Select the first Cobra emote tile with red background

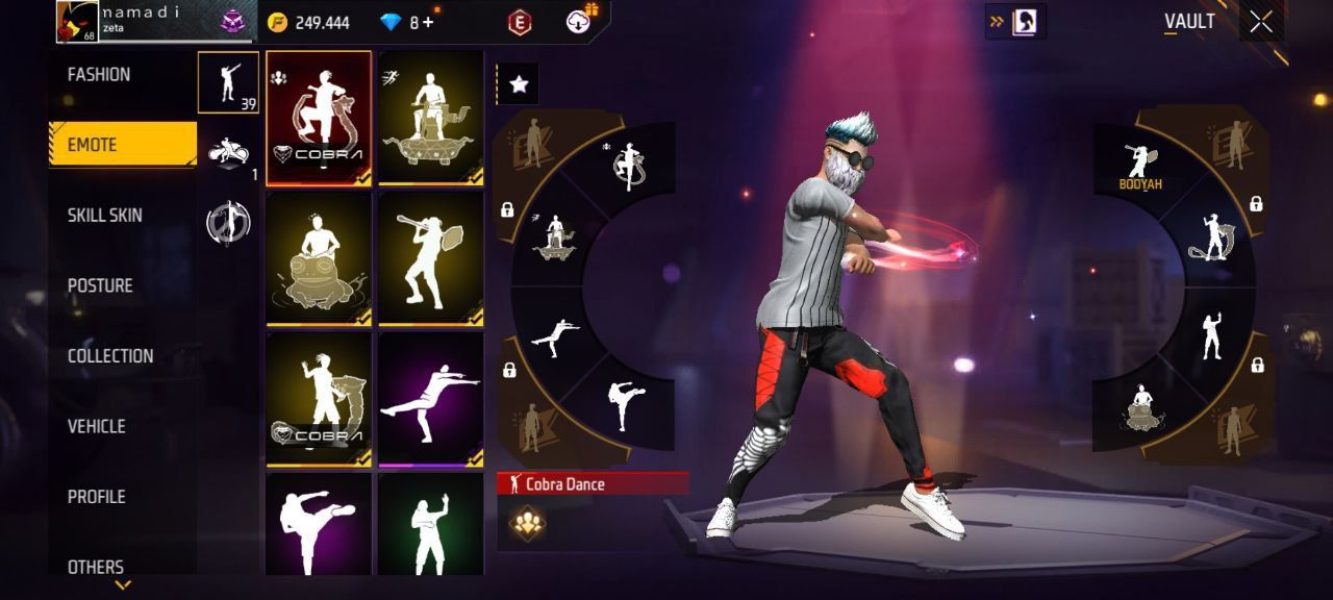[319, 117]
